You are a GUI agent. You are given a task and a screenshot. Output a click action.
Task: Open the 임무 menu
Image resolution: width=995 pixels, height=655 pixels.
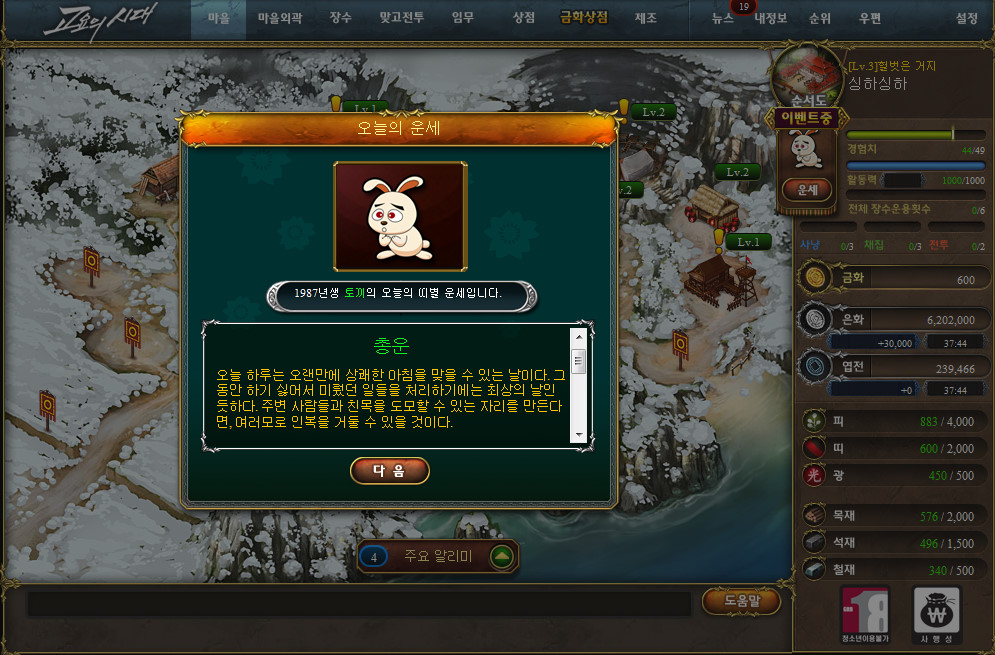(463, 18)
